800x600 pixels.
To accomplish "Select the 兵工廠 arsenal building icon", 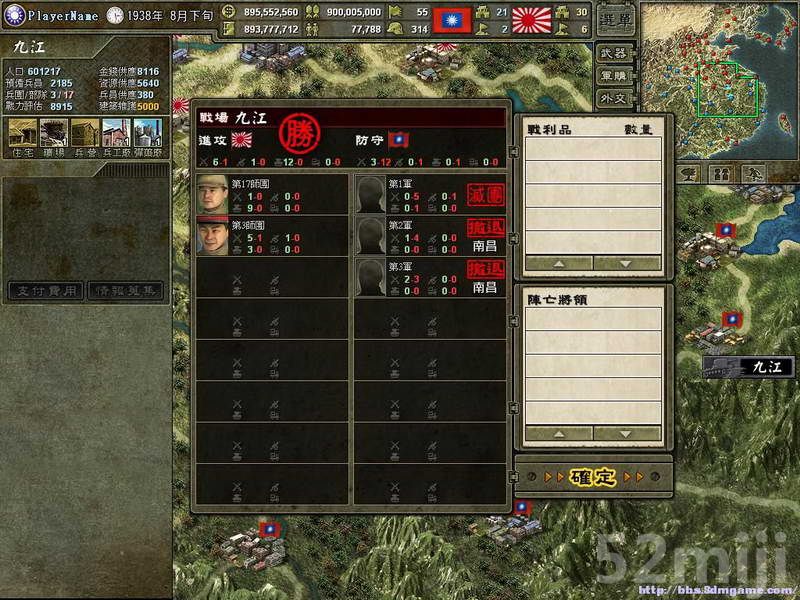I will pyautogui.click(x=116, y=134).
